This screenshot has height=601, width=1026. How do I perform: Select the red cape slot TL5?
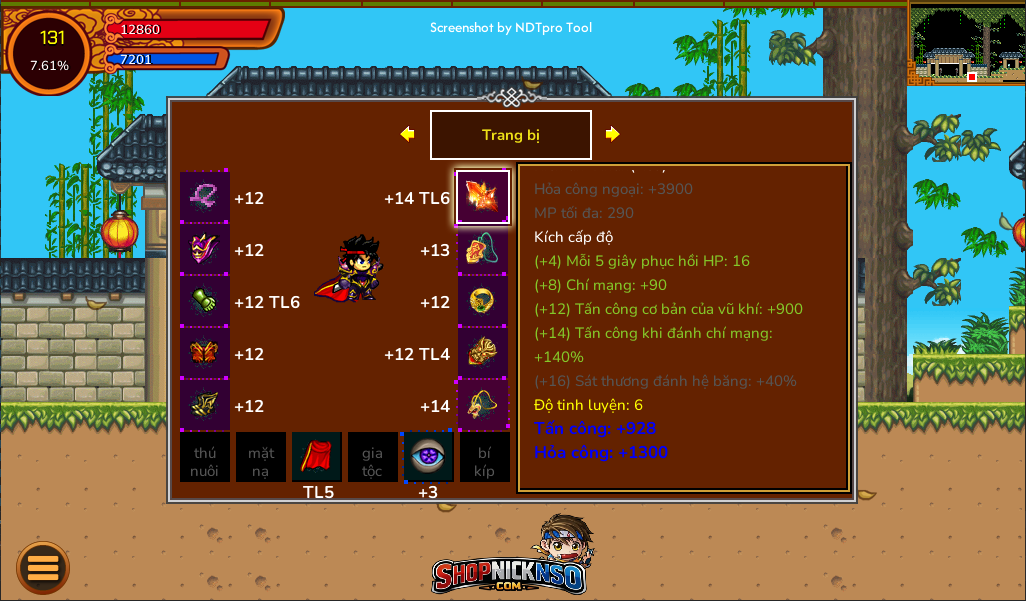click(x=317, y=457)
